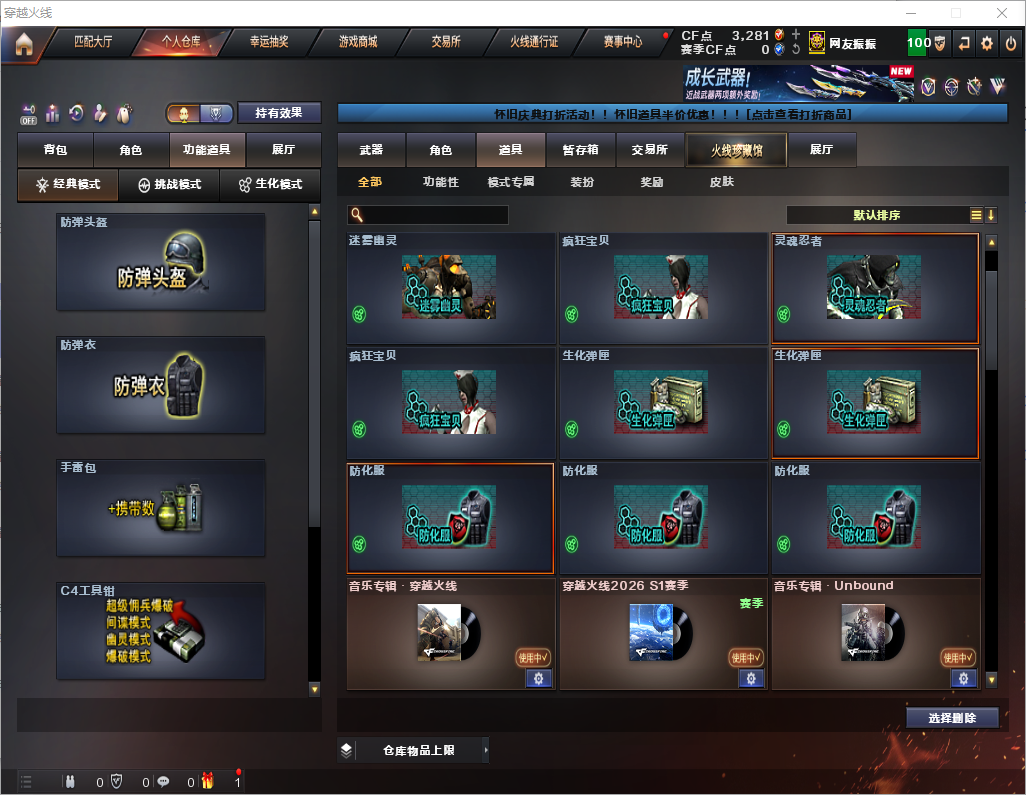Choose the 防弹衣 body armor item
This screenshot has width=1026, height=795.
coord(161,385)
